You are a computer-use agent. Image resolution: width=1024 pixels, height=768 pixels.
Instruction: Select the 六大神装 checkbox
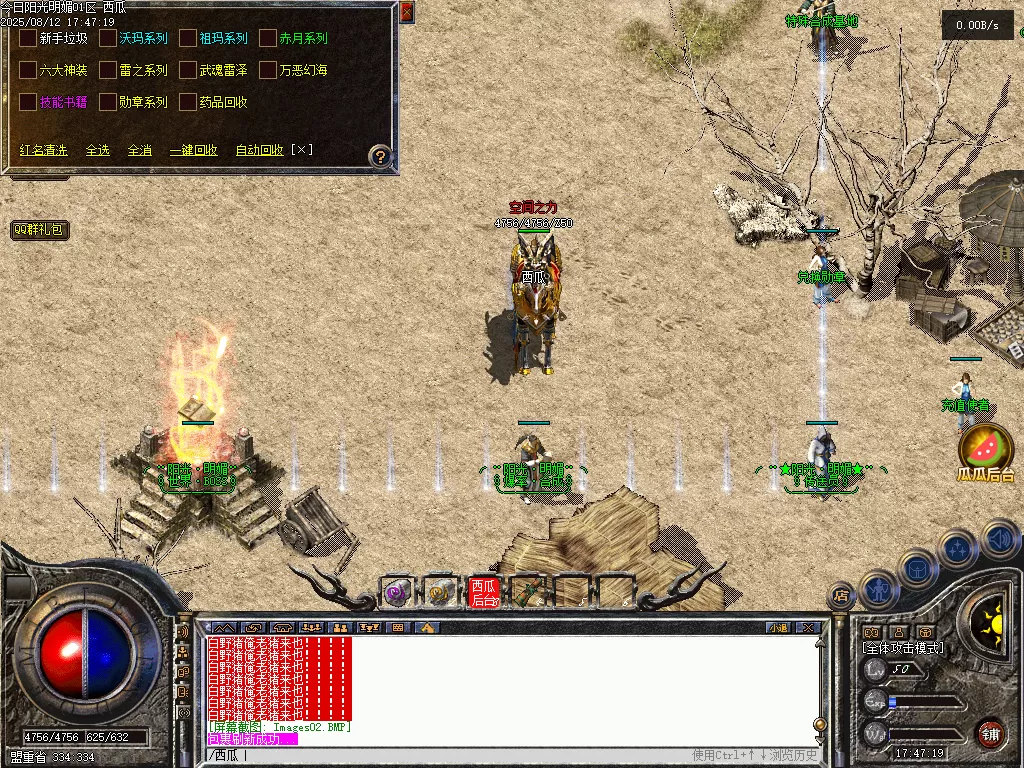pyautogui.click(x=28, y=70)
